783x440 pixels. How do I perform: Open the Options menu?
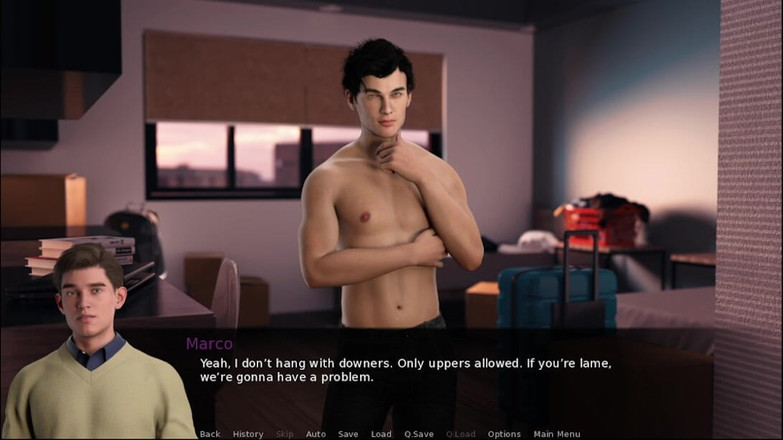[x=504, y=434]
